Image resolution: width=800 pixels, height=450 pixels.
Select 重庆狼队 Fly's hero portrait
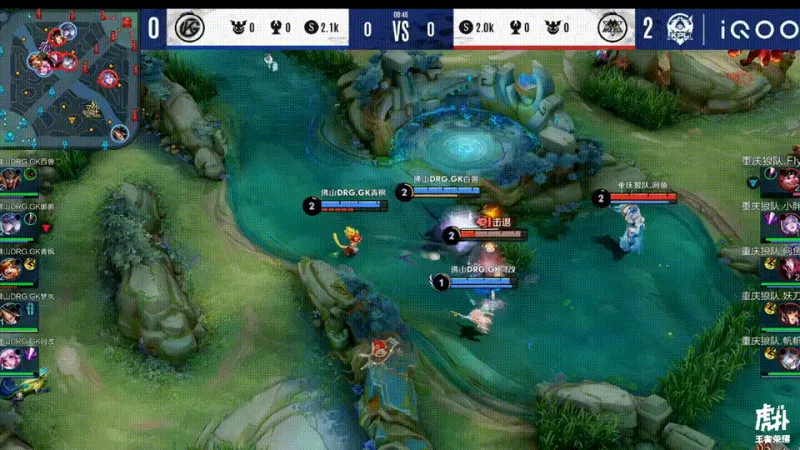[789, 181]
